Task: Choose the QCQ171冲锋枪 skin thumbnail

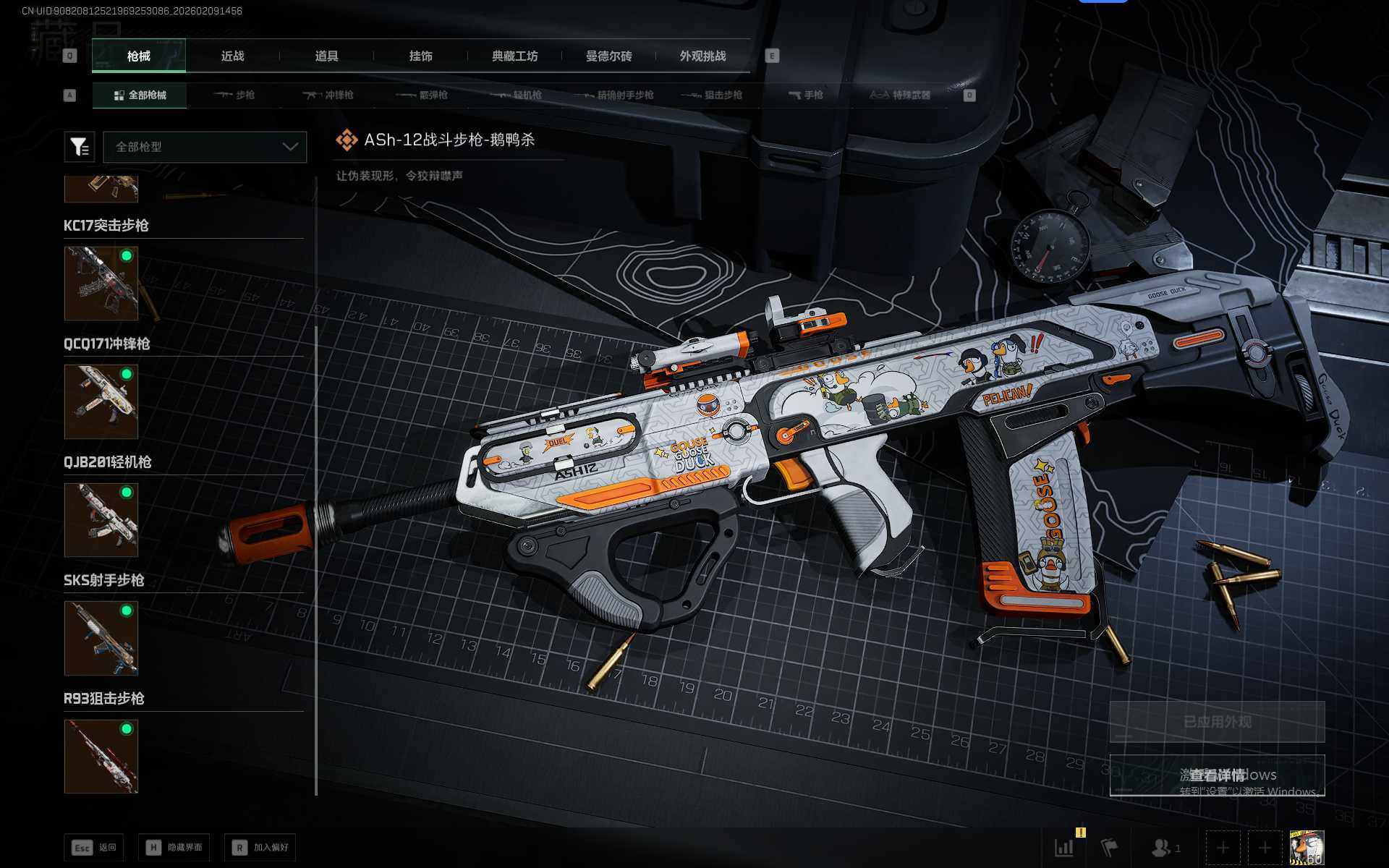Action: click(x=101, y=401)
